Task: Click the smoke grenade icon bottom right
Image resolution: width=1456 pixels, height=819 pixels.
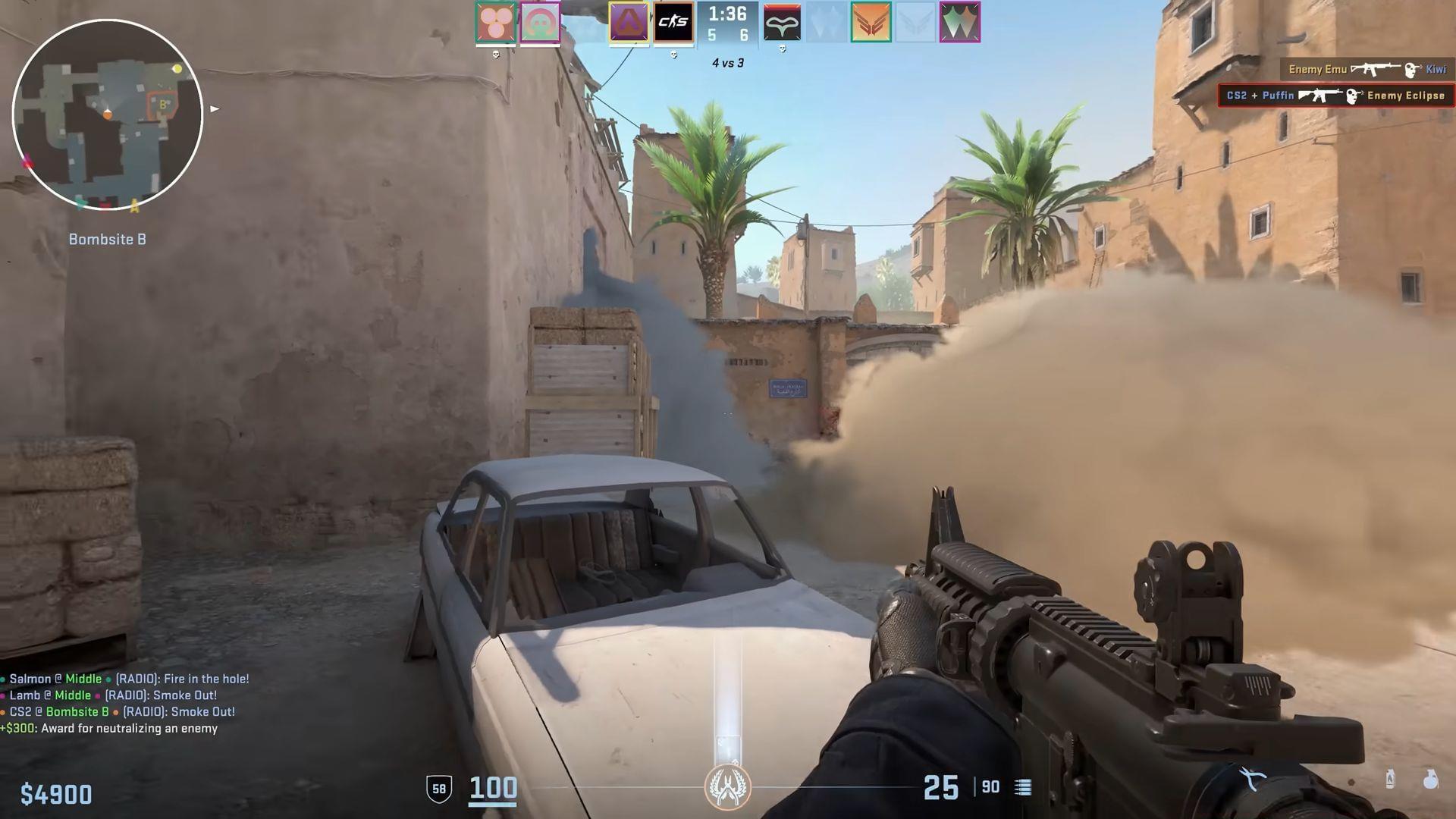Action: (x=1431, y=780)
